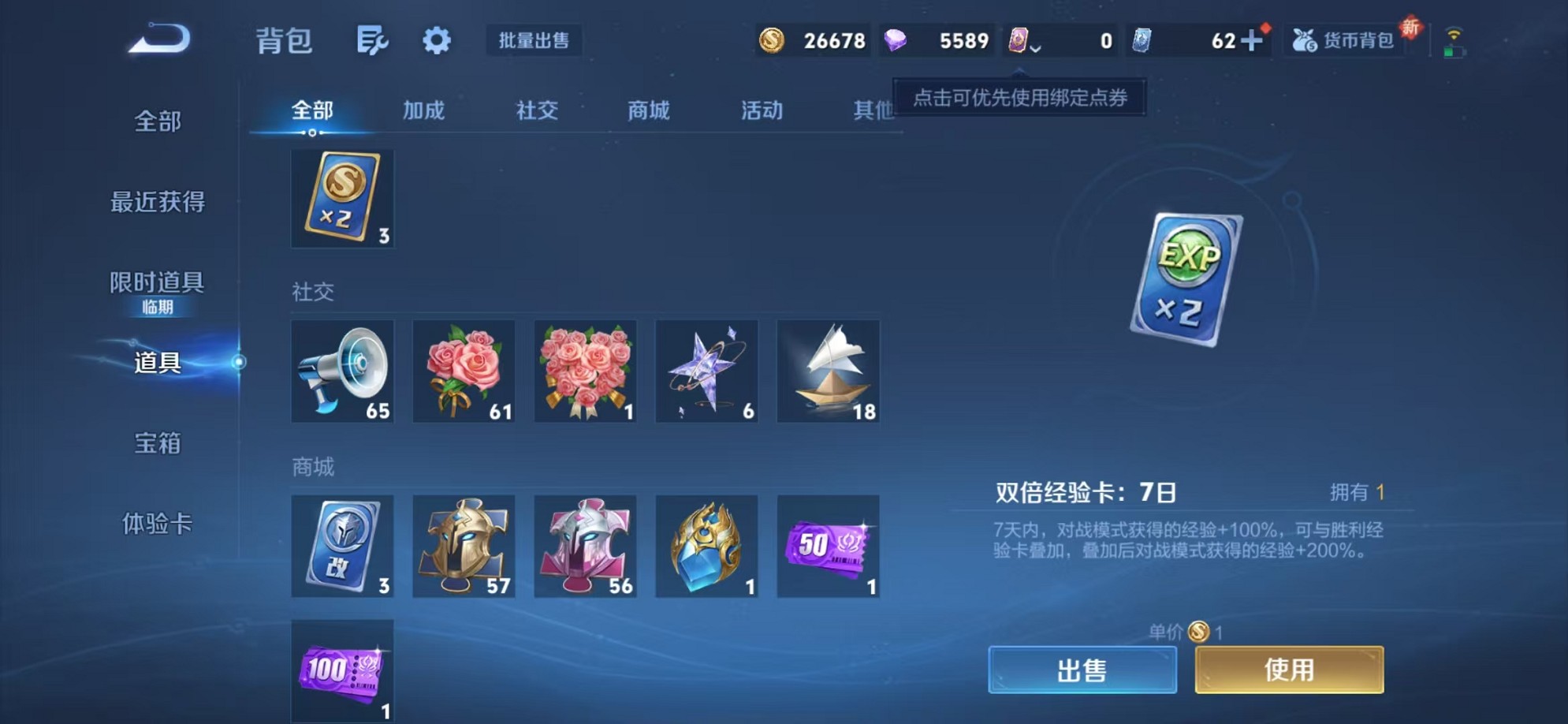
Task: Click 出售 to sell the item
Action: pyautogui.click(x=1084, y=667)
